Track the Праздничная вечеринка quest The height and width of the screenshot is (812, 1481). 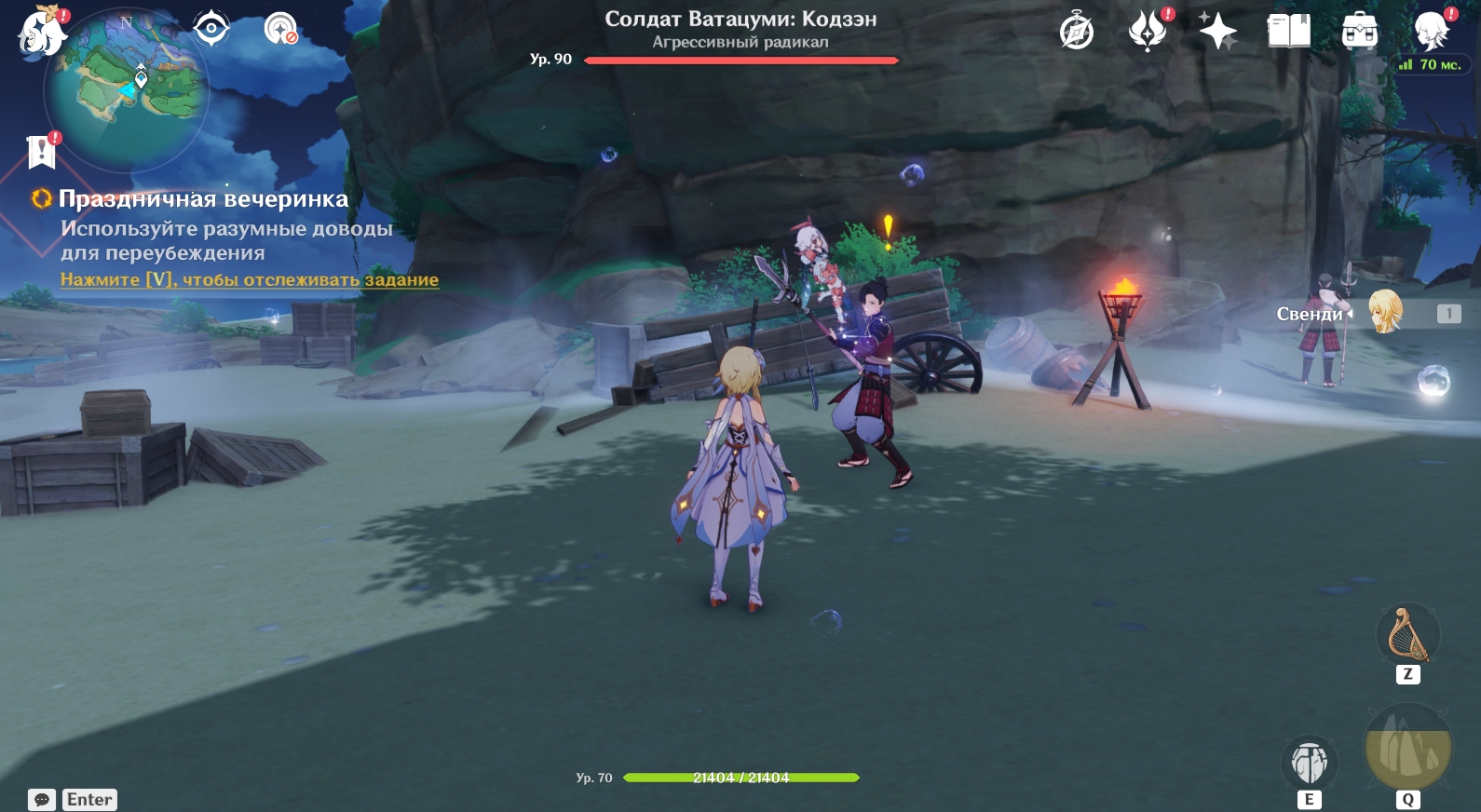pyautogui.click(x=249, y=279)
